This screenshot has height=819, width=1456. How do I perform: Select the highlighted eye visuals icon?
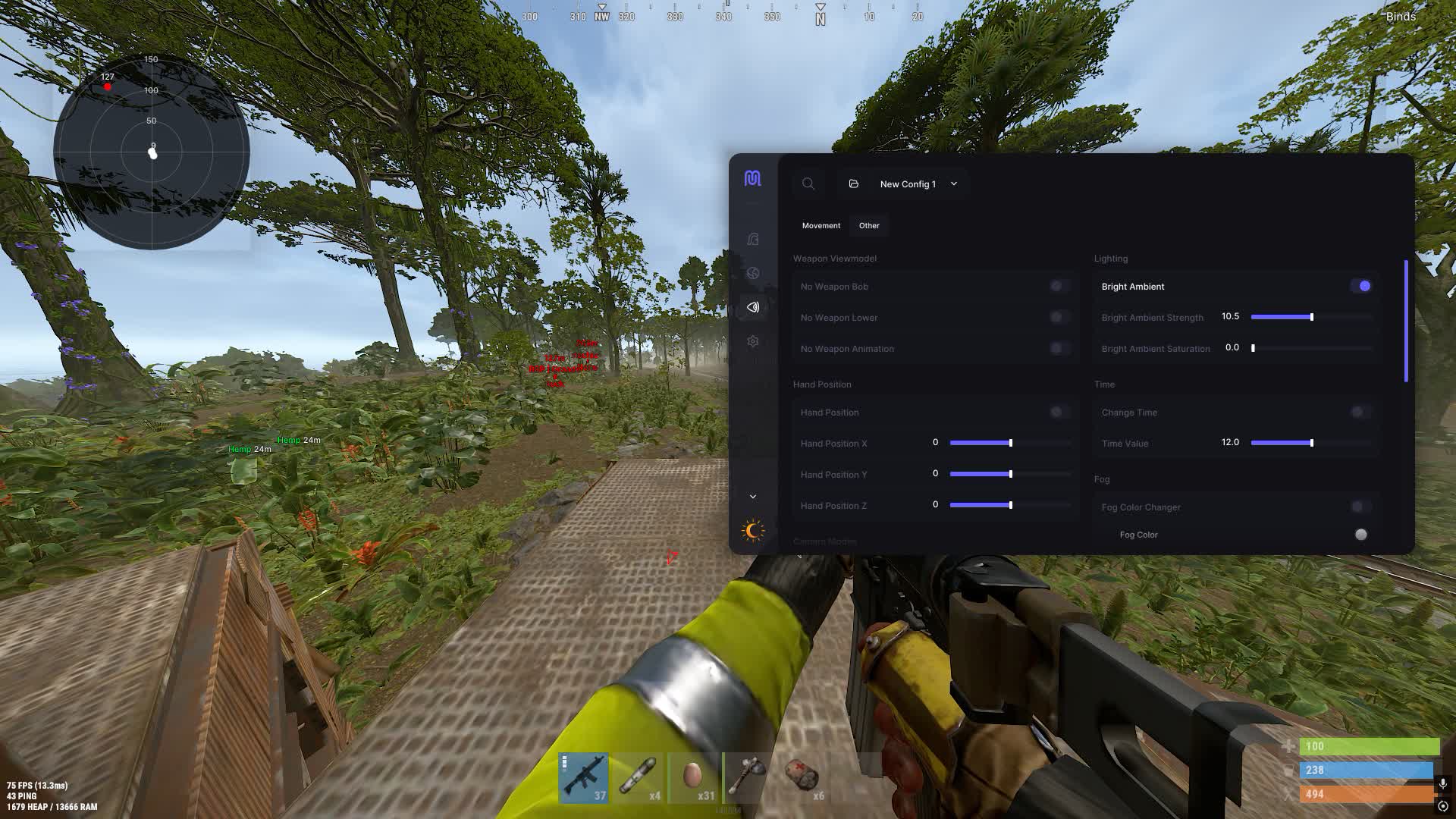[753, 308]
